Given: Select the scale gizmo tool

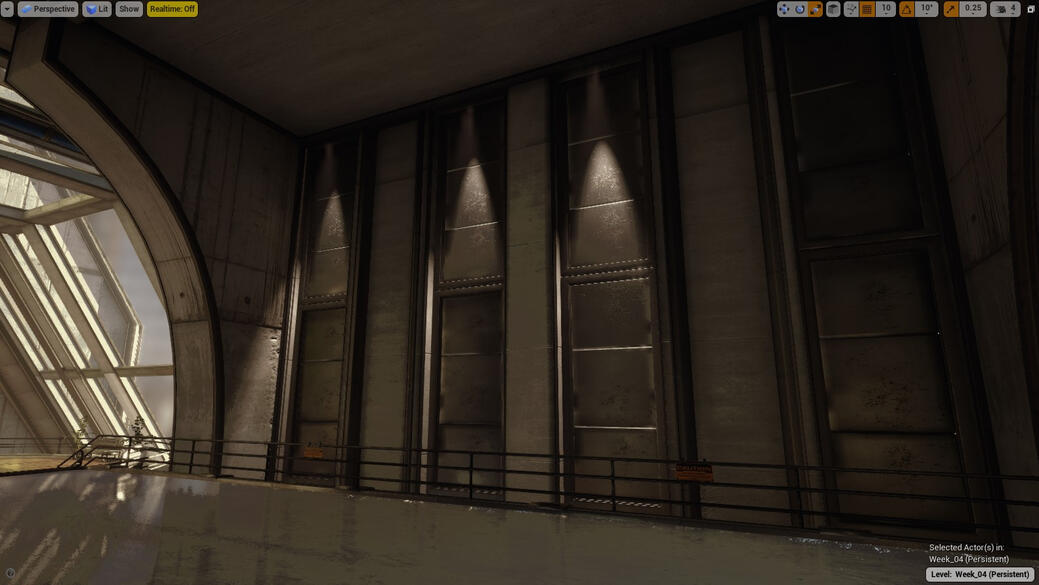Looking at the screenshot, I should (x=815, y=9).
